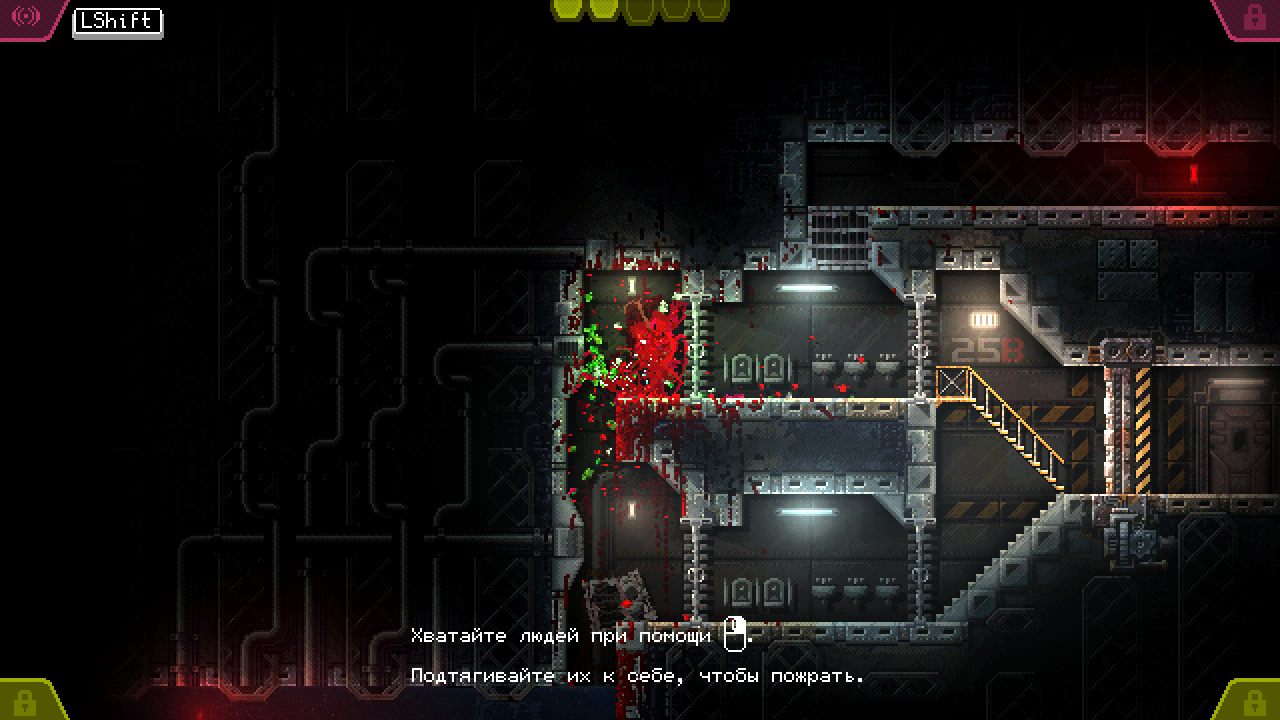1280x720 pixels.
Task: Select the pink locked ability slot
Action: [1251, 17]
